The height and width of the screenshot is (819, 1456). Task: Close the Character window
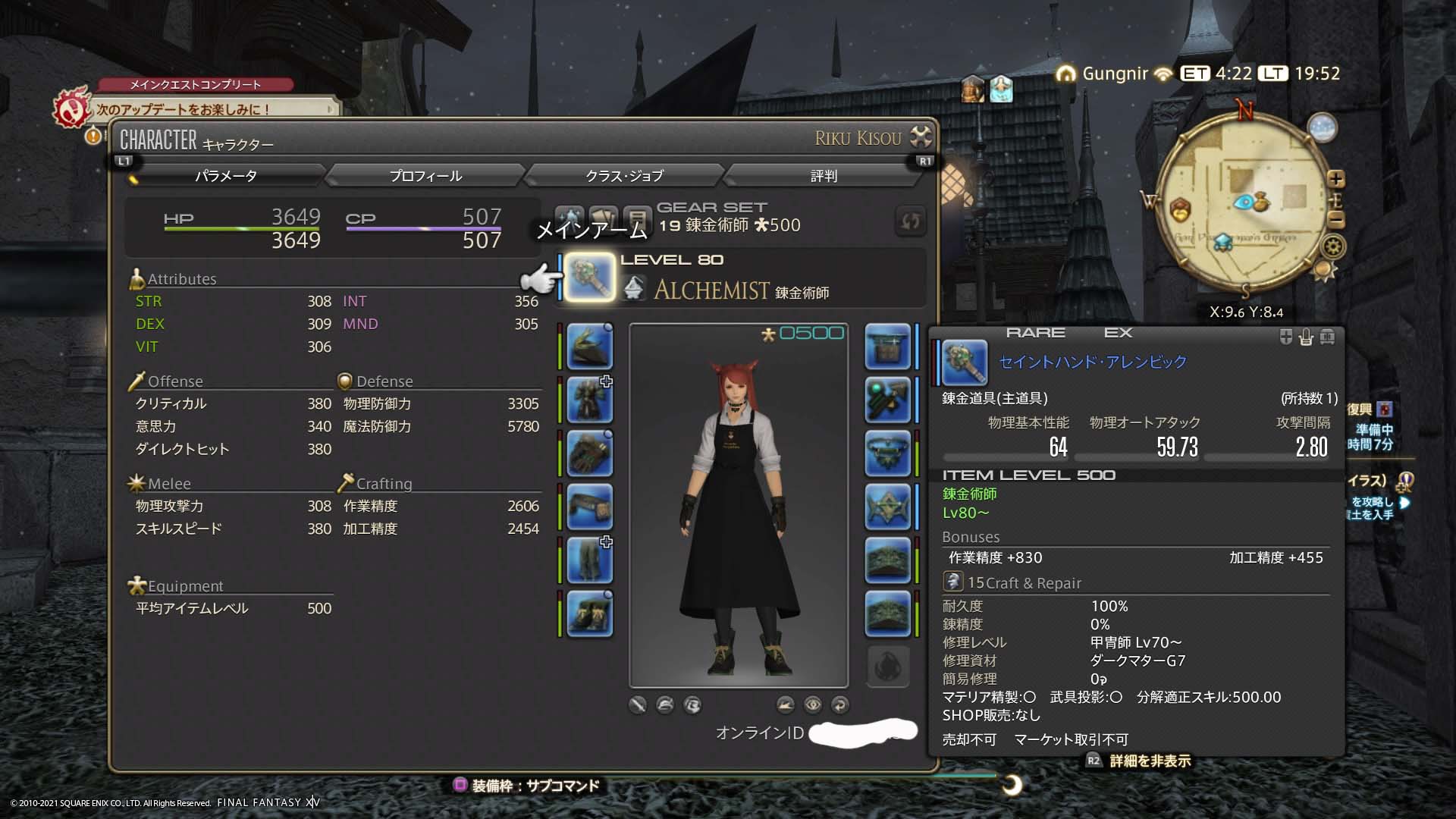tap(921, 137)
